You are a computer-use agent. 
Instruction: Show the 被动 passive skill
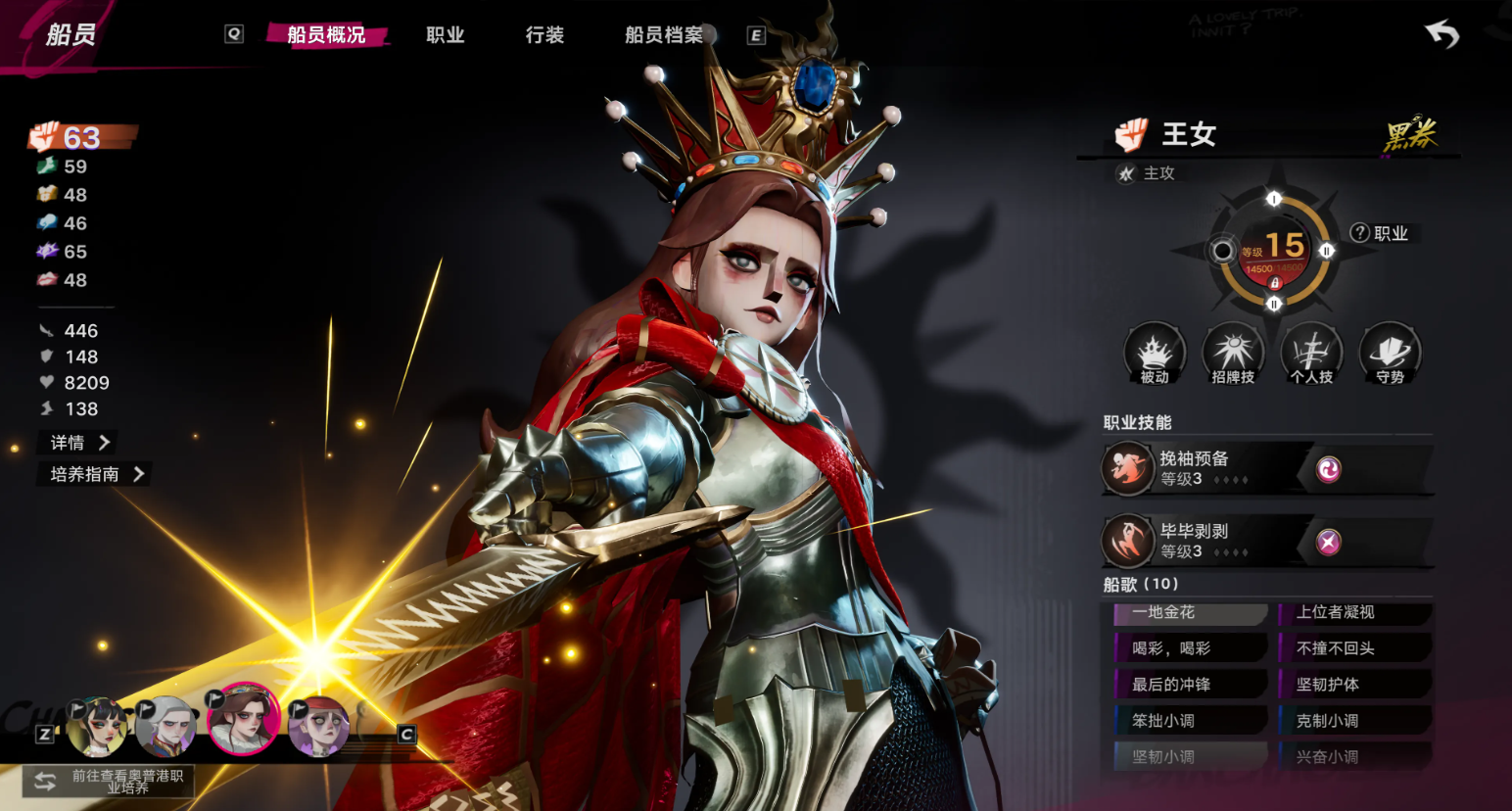(x=1155, y=354)
